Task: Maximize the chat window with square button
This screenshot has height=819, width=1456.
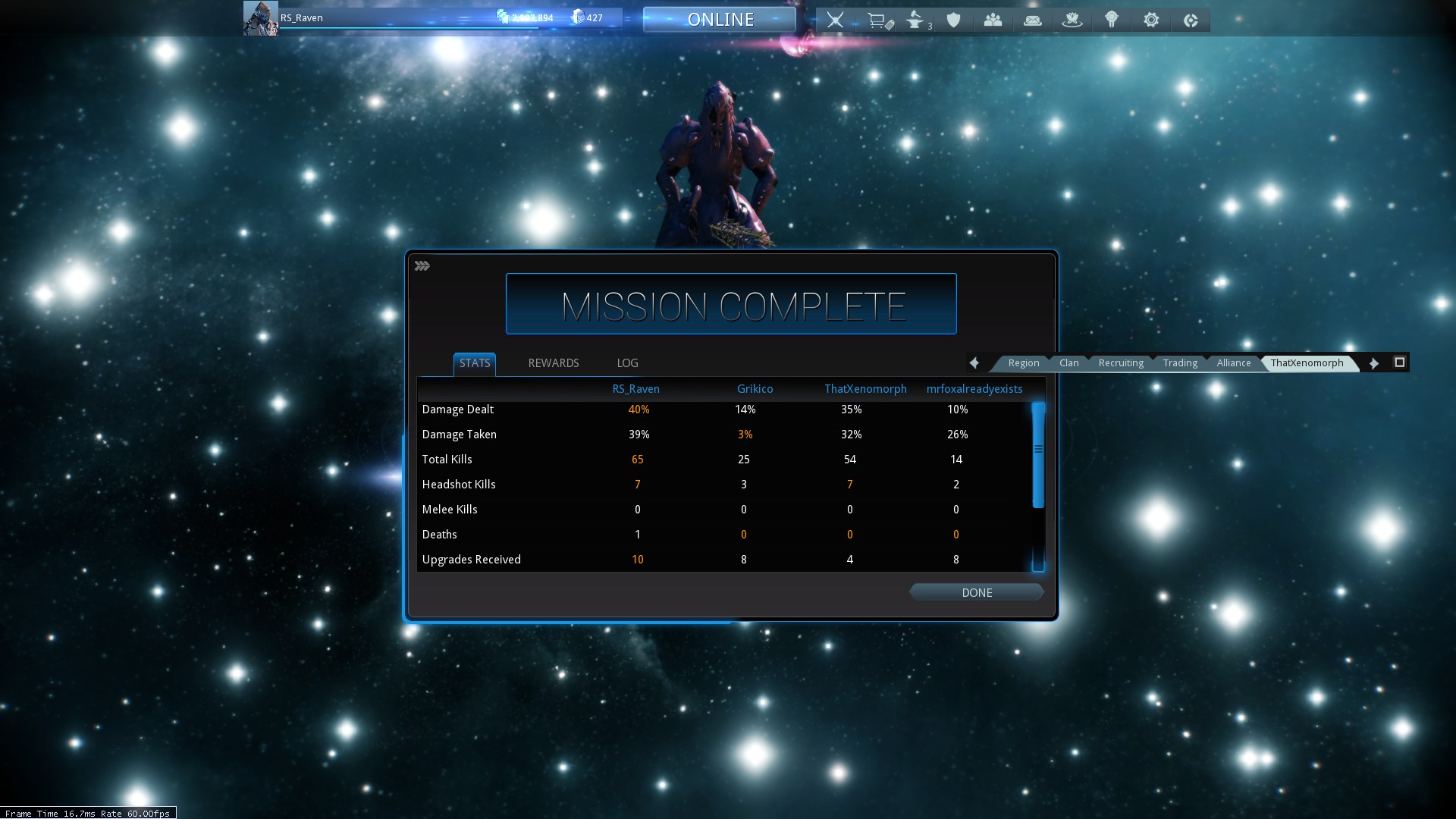Action: [x=1400, y=362]
